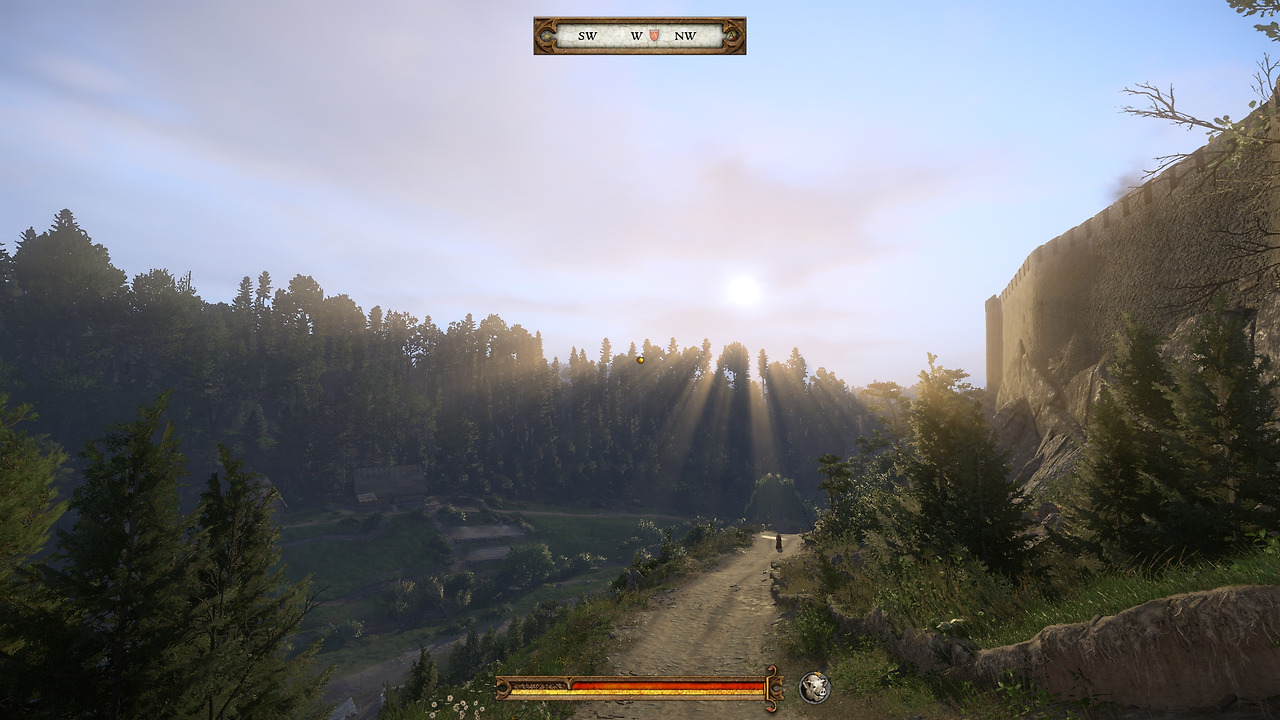This screenshot has width=1280, height=720.
Task: Select the pig head status icon
Action: click(x=815, y=687)
